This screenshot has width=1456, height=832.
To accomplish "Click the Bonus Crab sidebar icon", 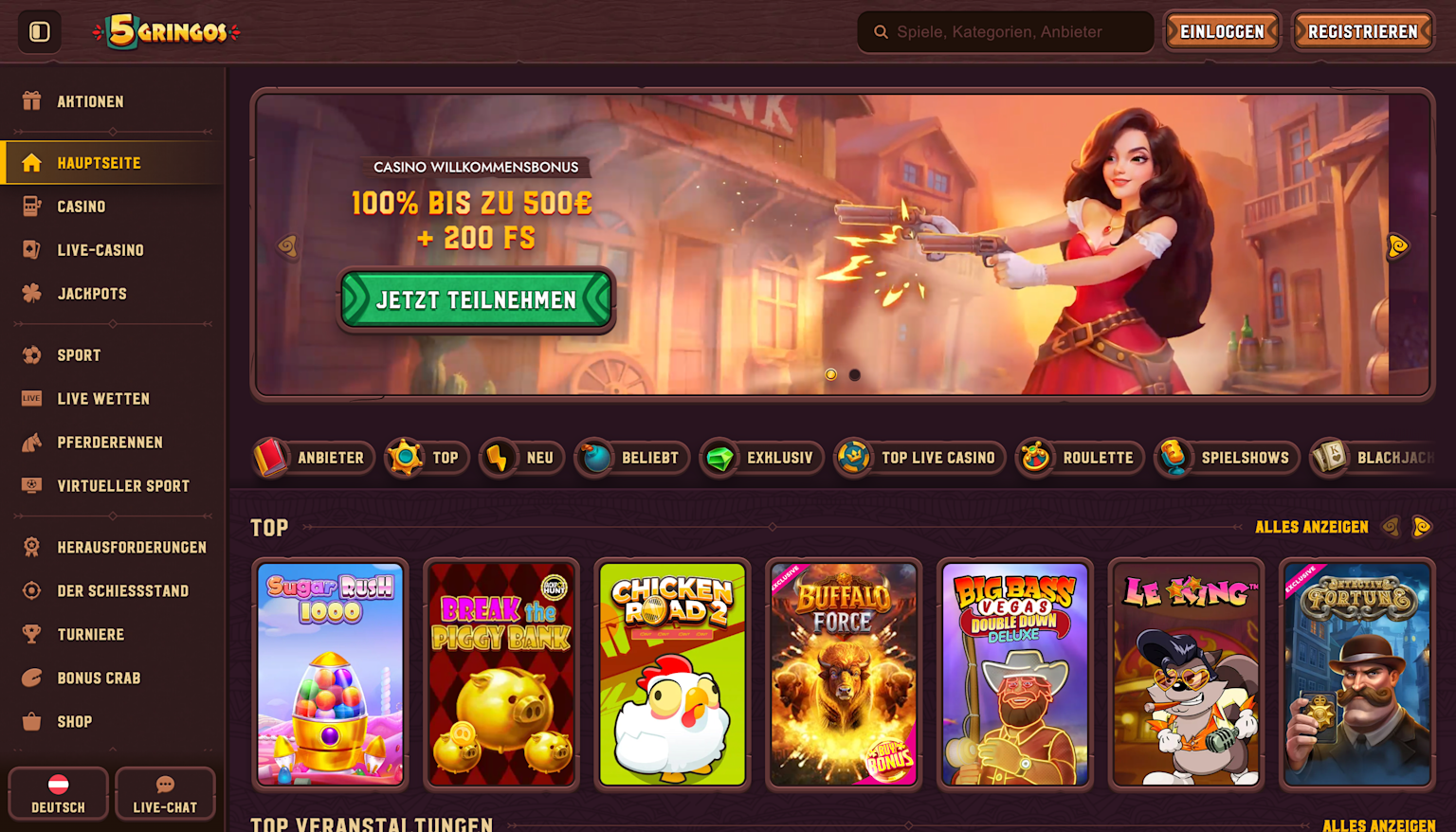I will (31, 678).
